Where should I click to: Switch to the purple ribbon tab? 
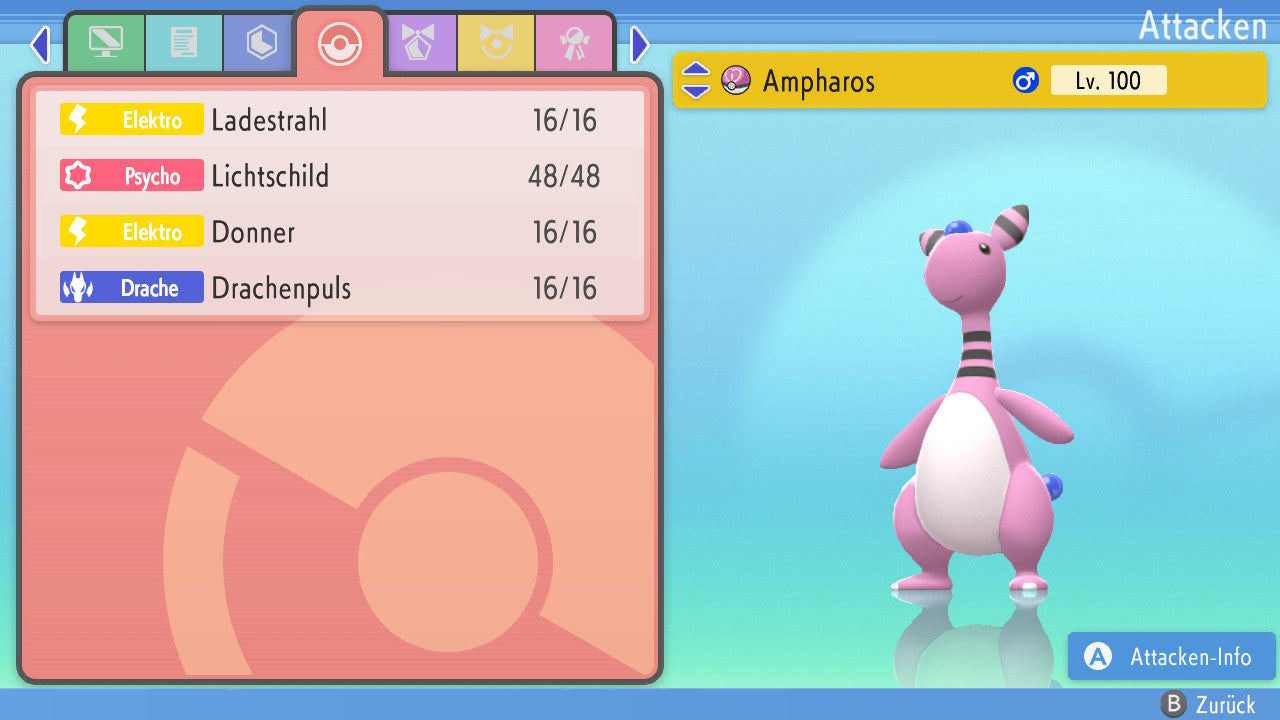pyautogui.click(x=418, y=42)
